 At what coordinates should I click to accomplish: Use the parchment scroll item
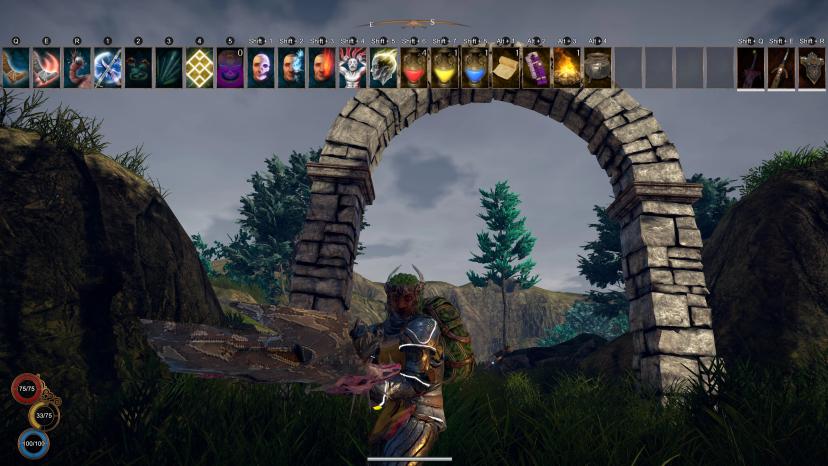506,67
